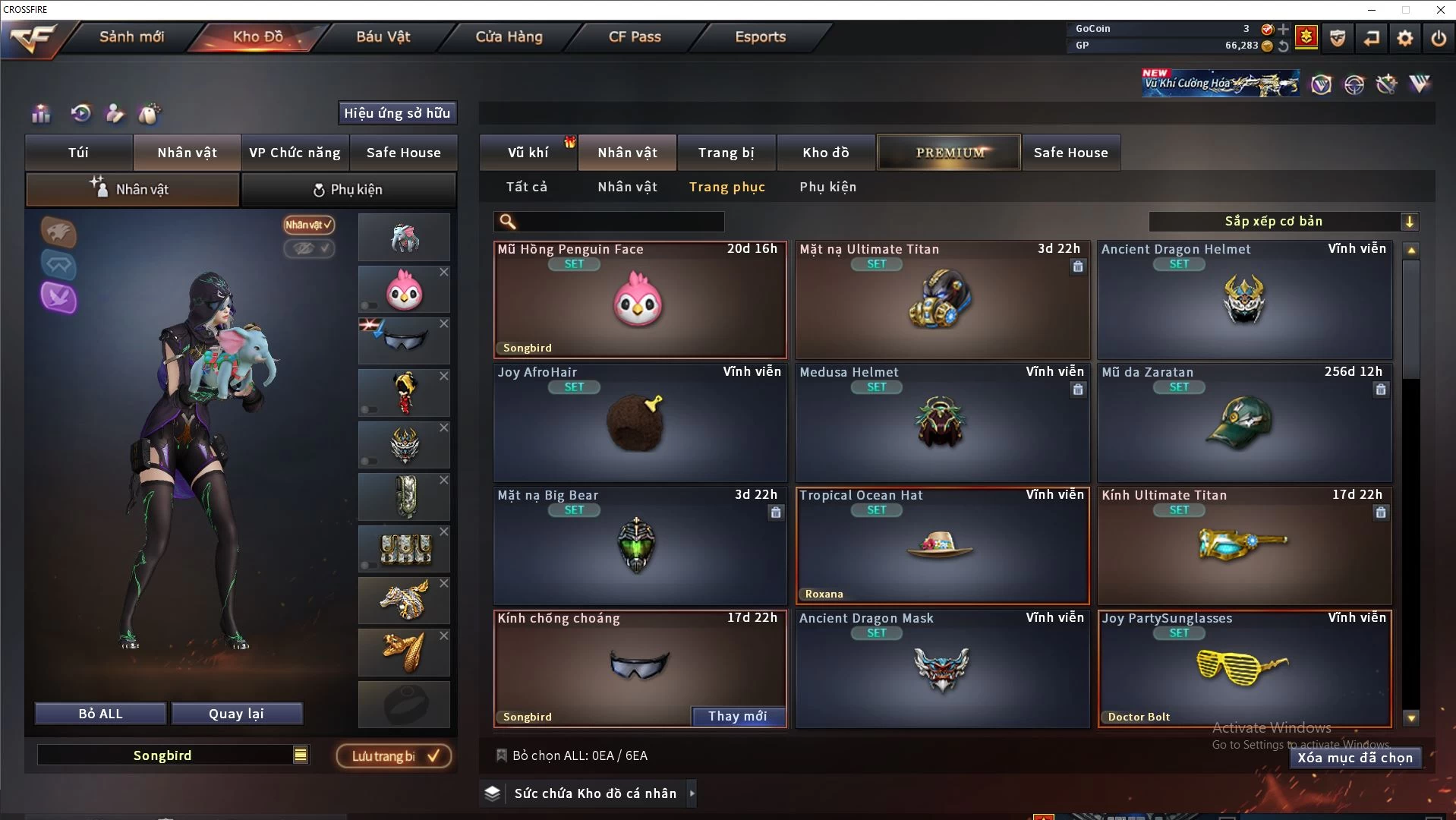Save loadout with Lưu trang bị

click(393, 756)
